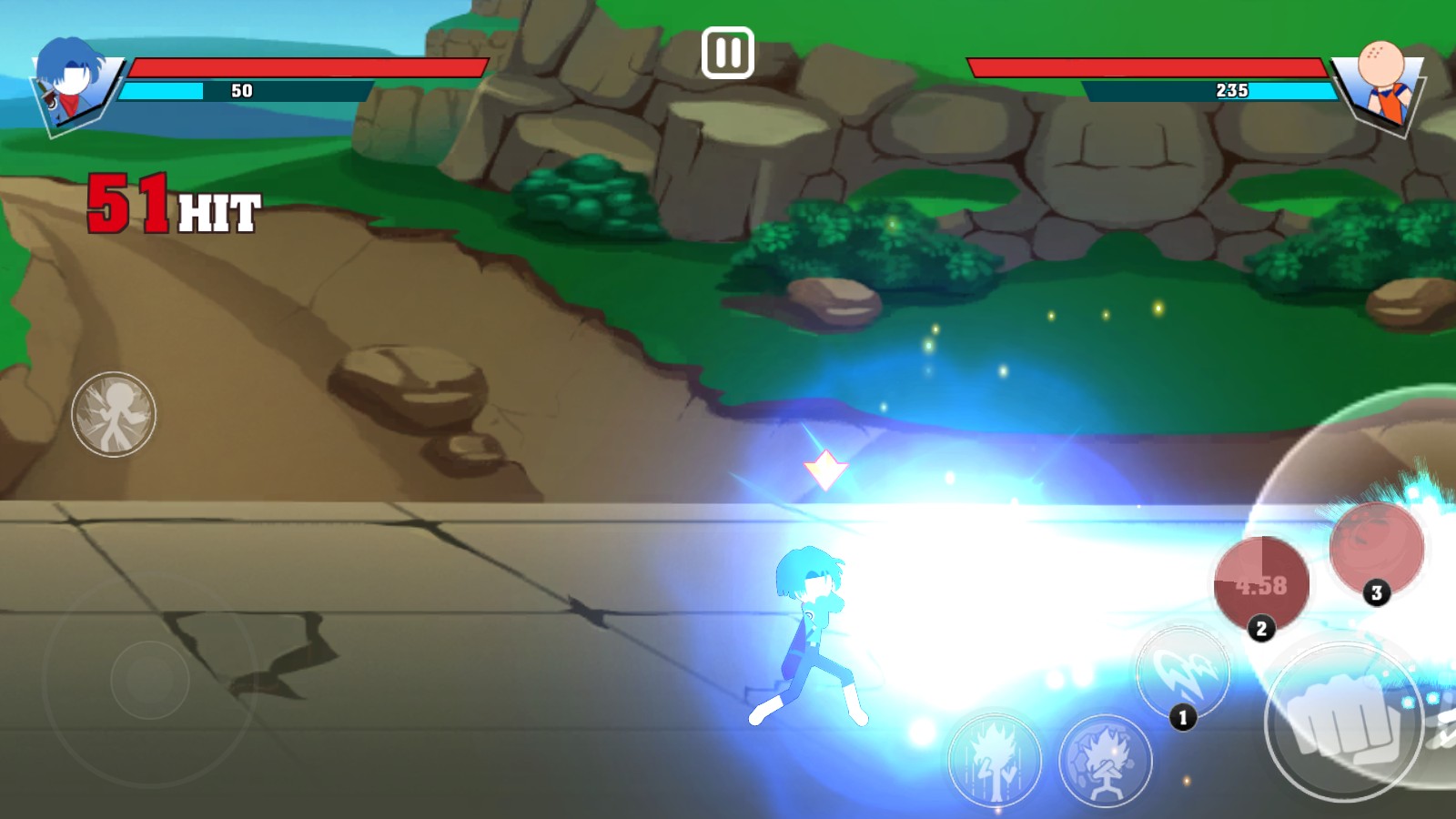Activate skill 1 dash ability

1183,673
